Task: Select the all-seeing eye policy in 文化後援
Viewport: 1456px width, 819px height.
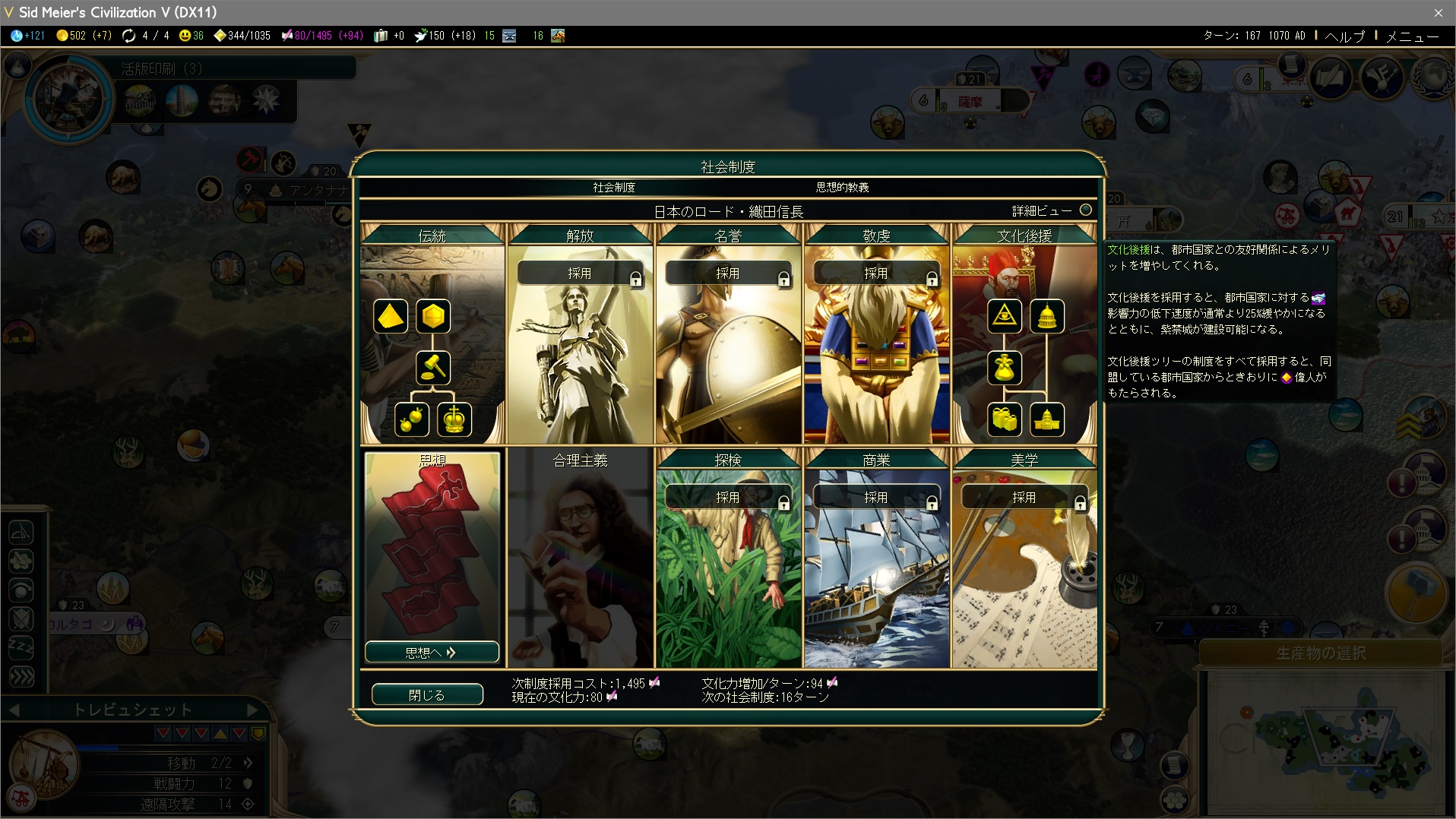Action: coord(1005,316)
